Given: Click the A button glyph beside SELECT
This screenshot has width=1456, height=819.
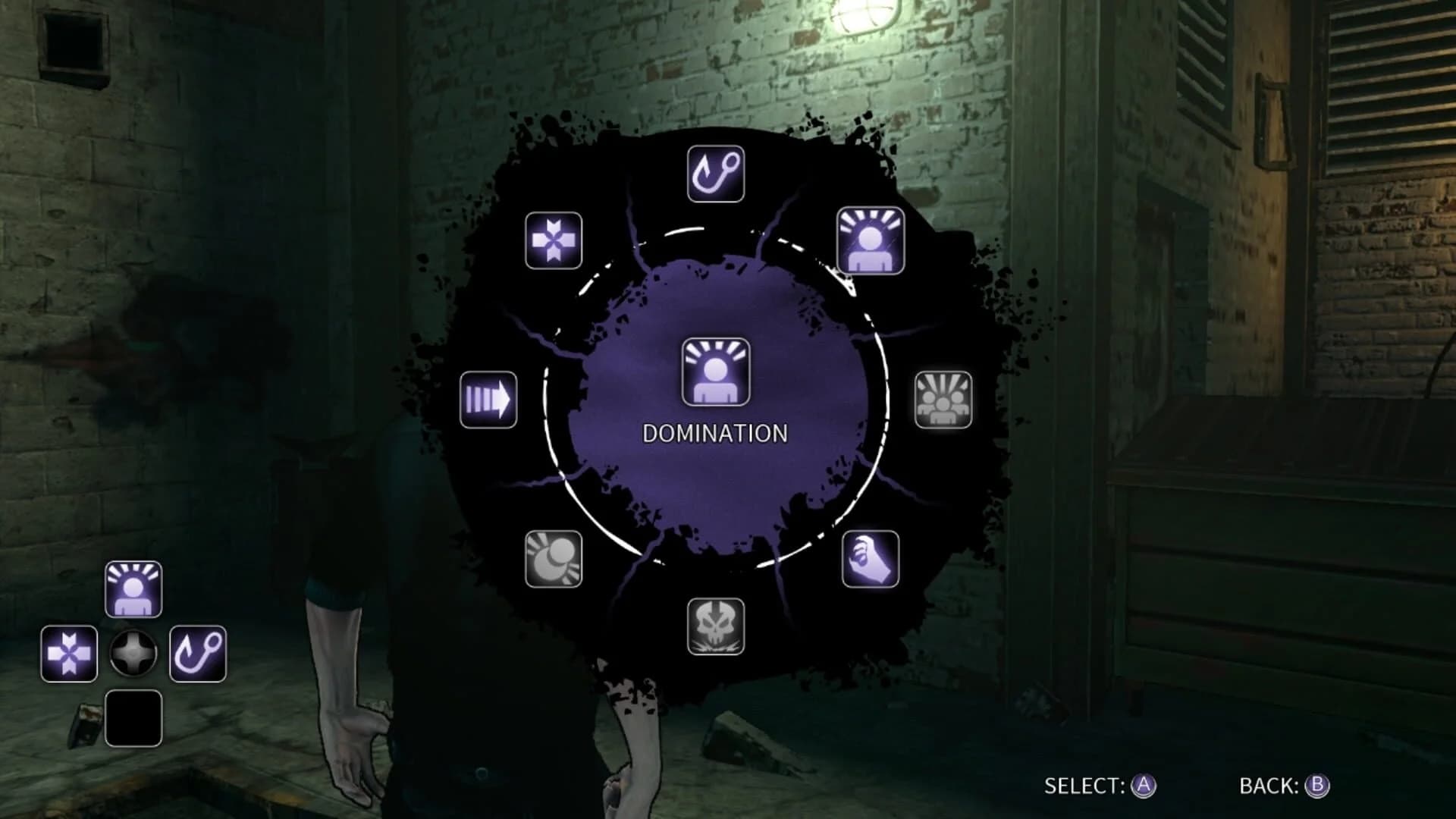Looking at the screenshot, I should 1144,786.
